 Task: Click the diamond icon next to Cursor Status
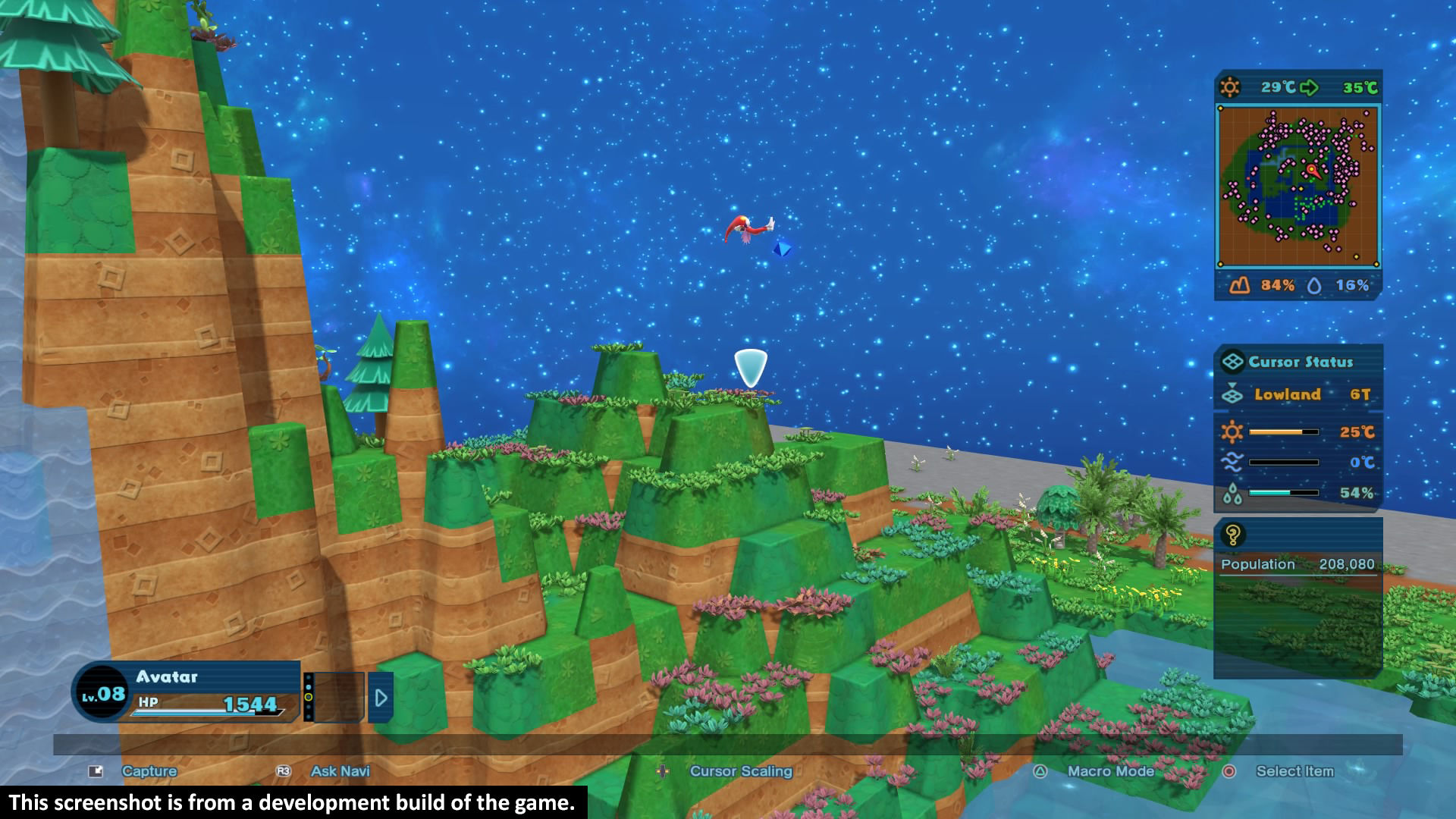[x=1233, y=362]
